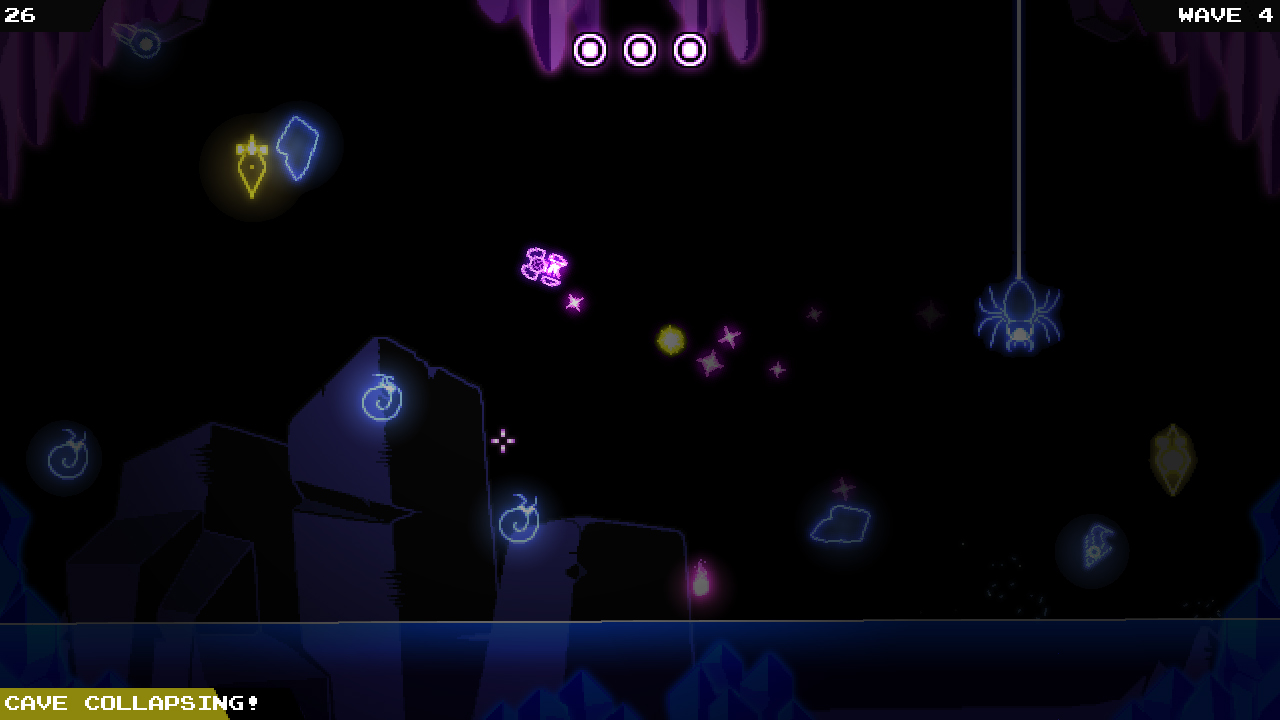The height and width of the screenshot is (720, 1280).
Task: Select the dim snail icon at the left edge
Action: pos(66,456)
